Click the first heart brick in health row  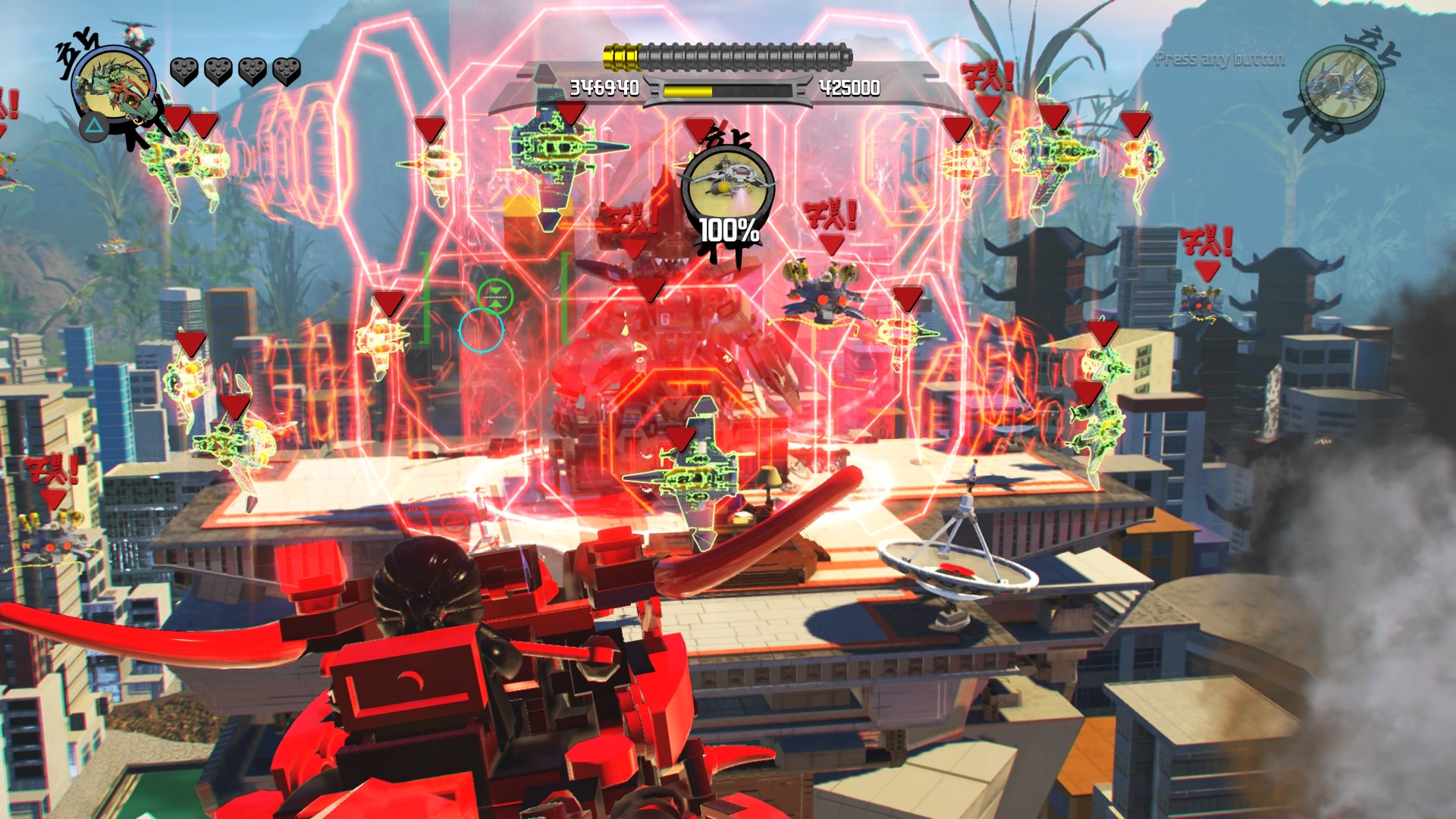(x=183, y=72)
